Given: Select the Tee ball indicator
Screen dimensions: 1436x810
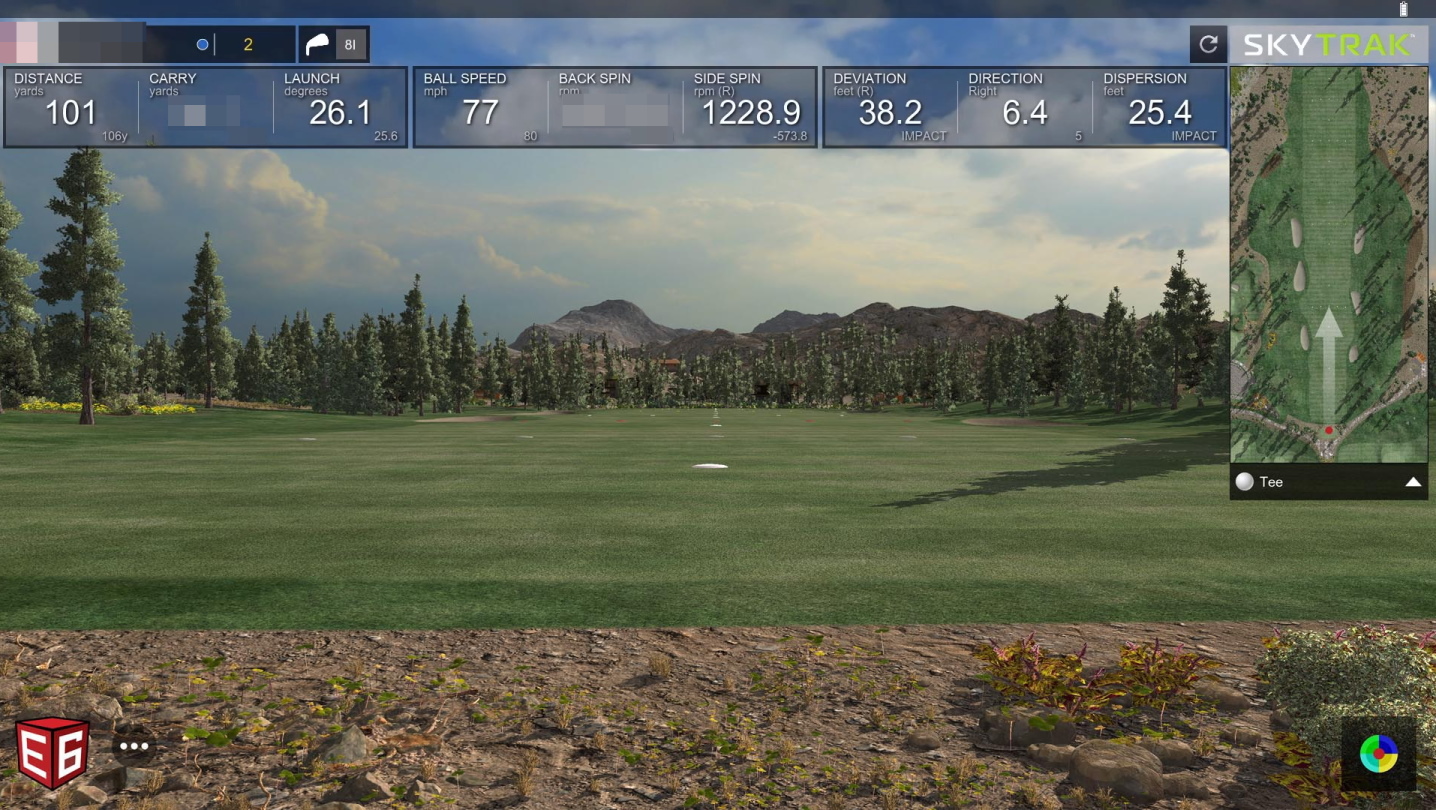Looking at the screenshot, I should tap(1243, 482).
